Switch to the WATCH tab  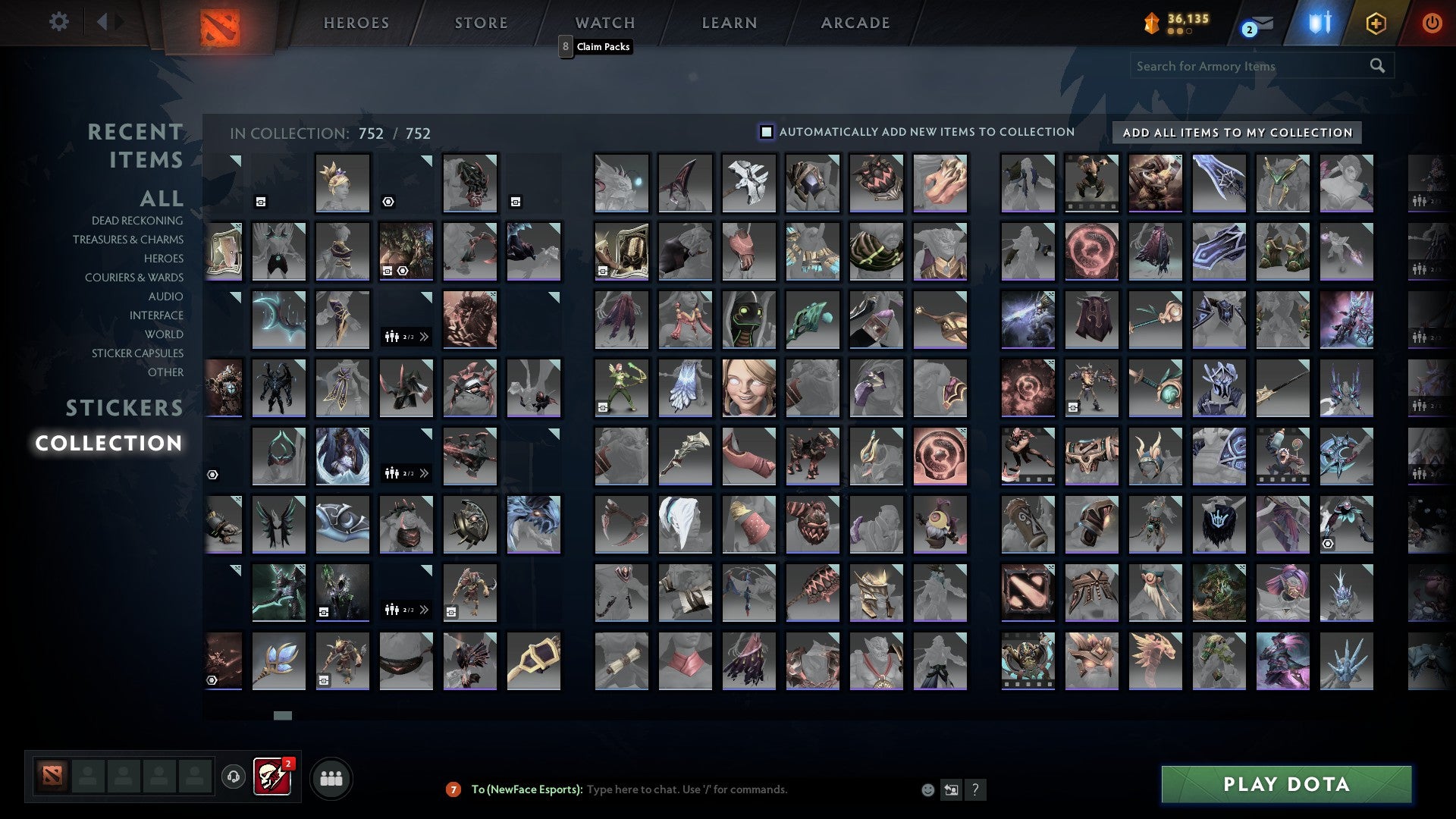click(x=604, y=22)
